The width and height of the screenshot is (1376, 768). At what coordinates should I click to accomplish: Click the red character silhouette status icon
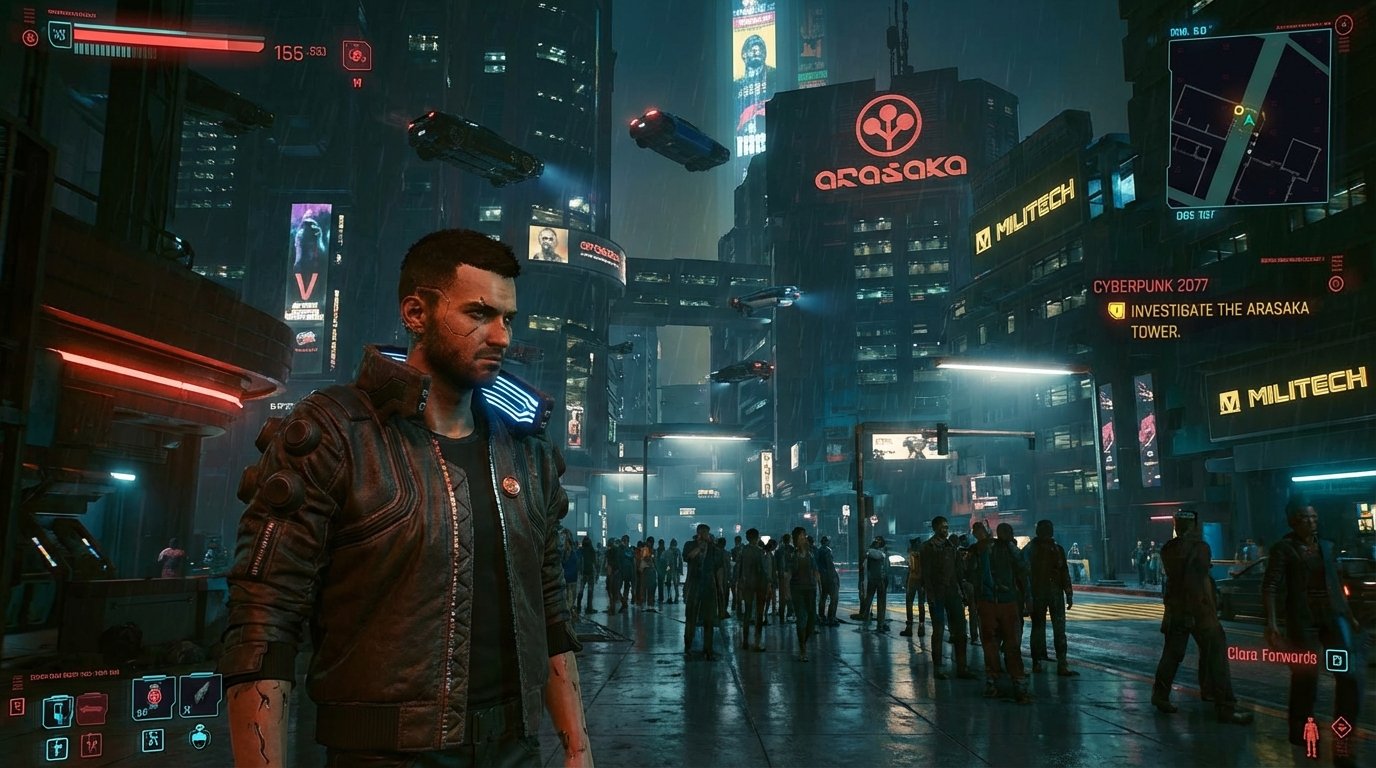[1310, 737]
